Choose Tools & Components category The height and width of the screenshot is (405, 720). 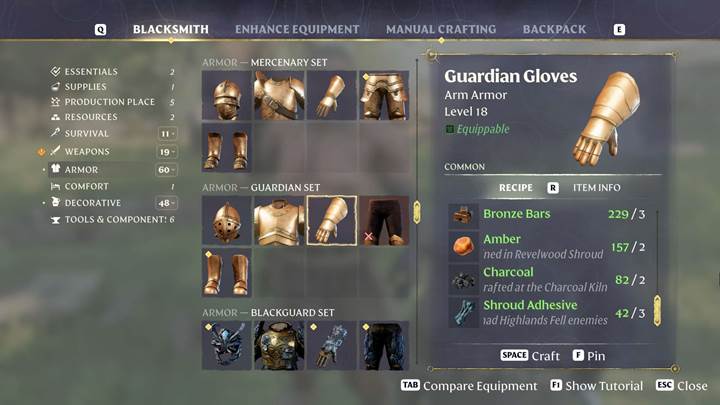tap(115, 219)
